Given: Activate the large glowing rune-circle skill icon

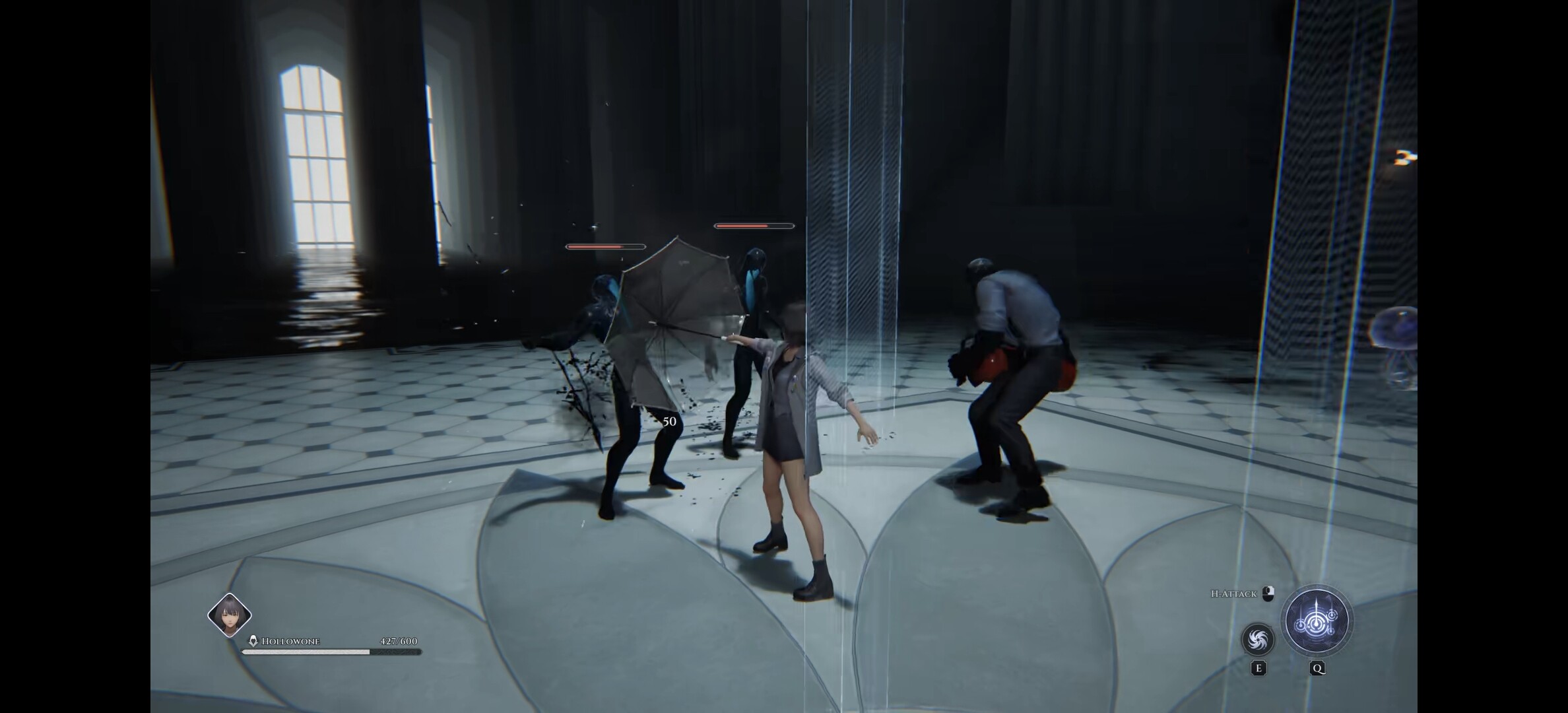Looking at the screenshot, I should tap(1317, 621).
